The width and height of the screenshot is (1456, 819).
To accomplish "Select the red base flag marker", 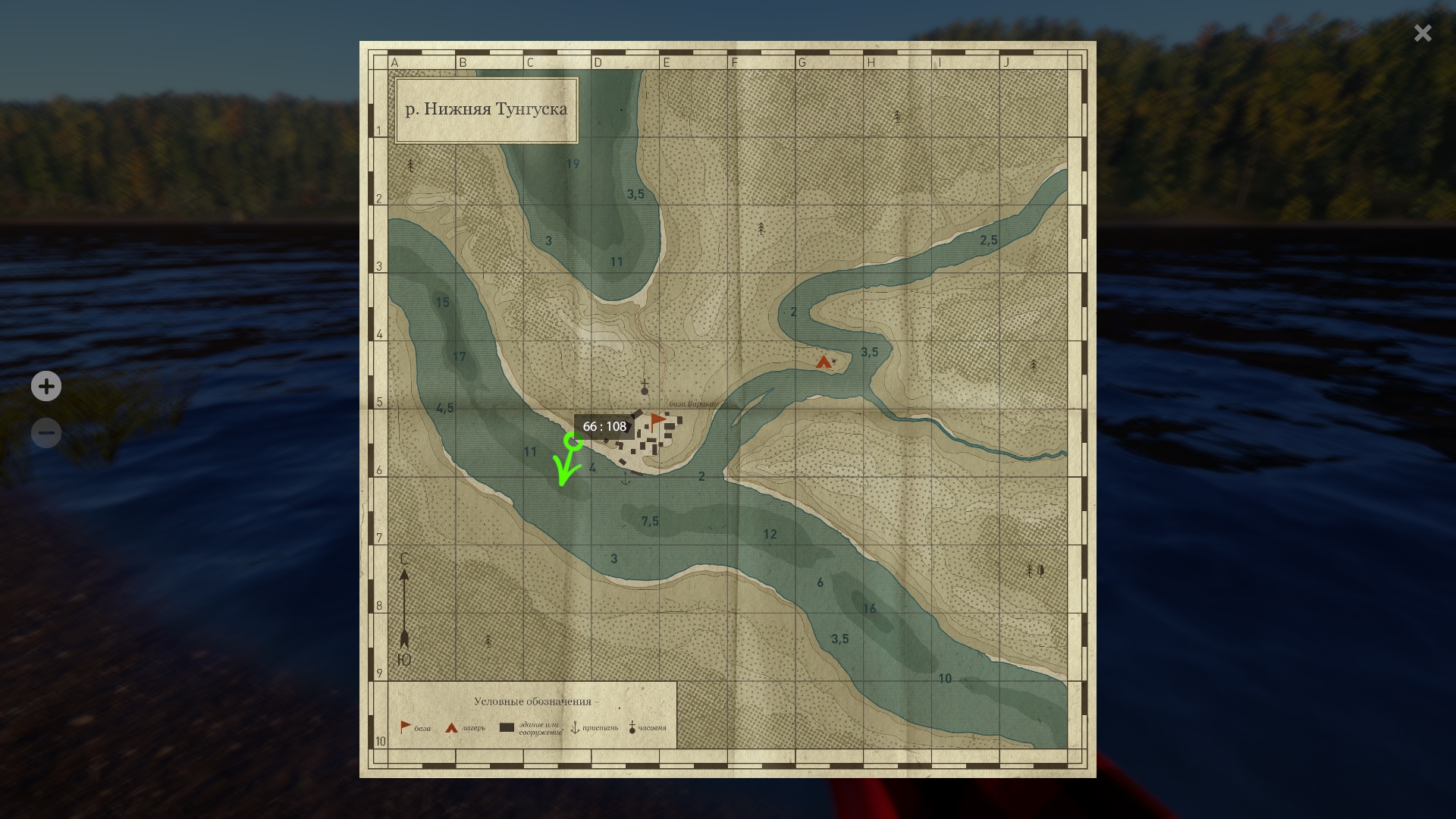I will click(x=657, y=419).
